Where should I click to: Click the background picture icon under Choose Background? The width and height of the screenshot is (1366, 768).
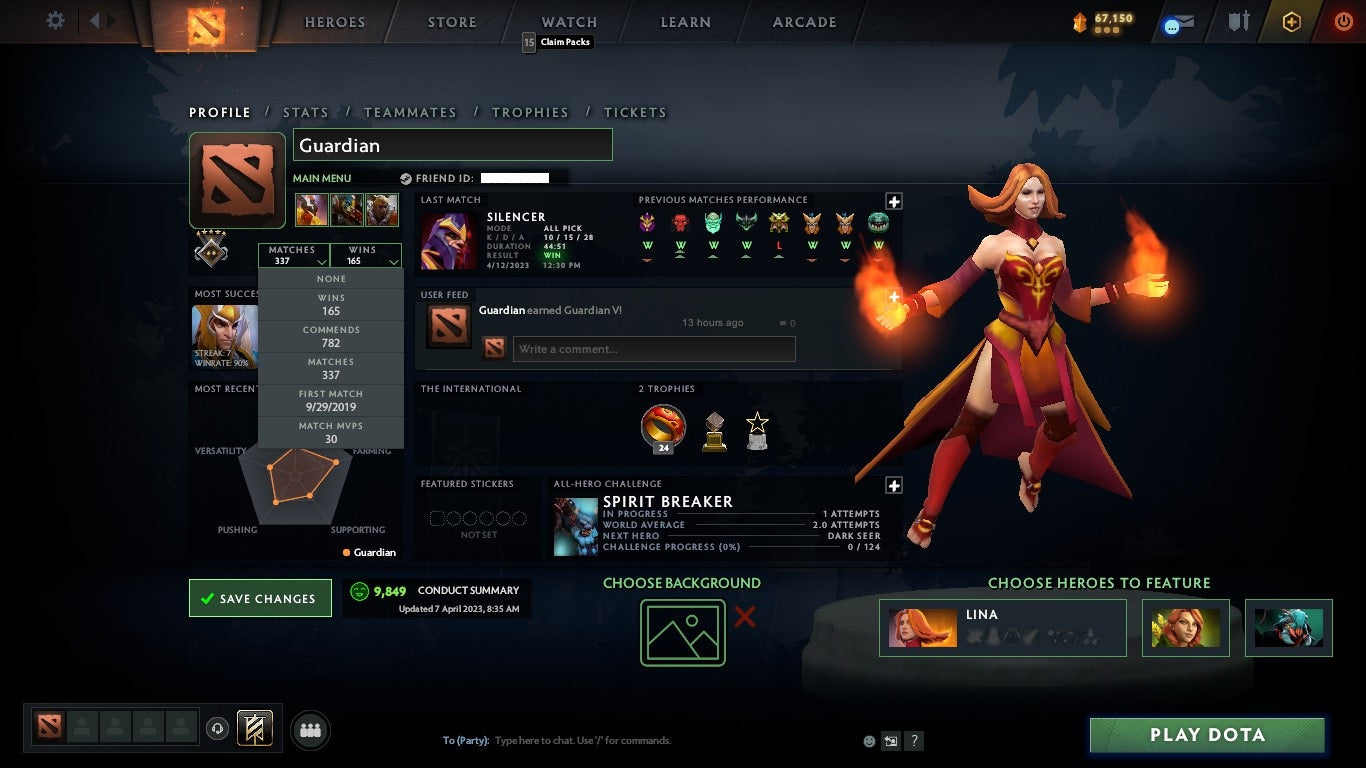(x=683, y=633)
